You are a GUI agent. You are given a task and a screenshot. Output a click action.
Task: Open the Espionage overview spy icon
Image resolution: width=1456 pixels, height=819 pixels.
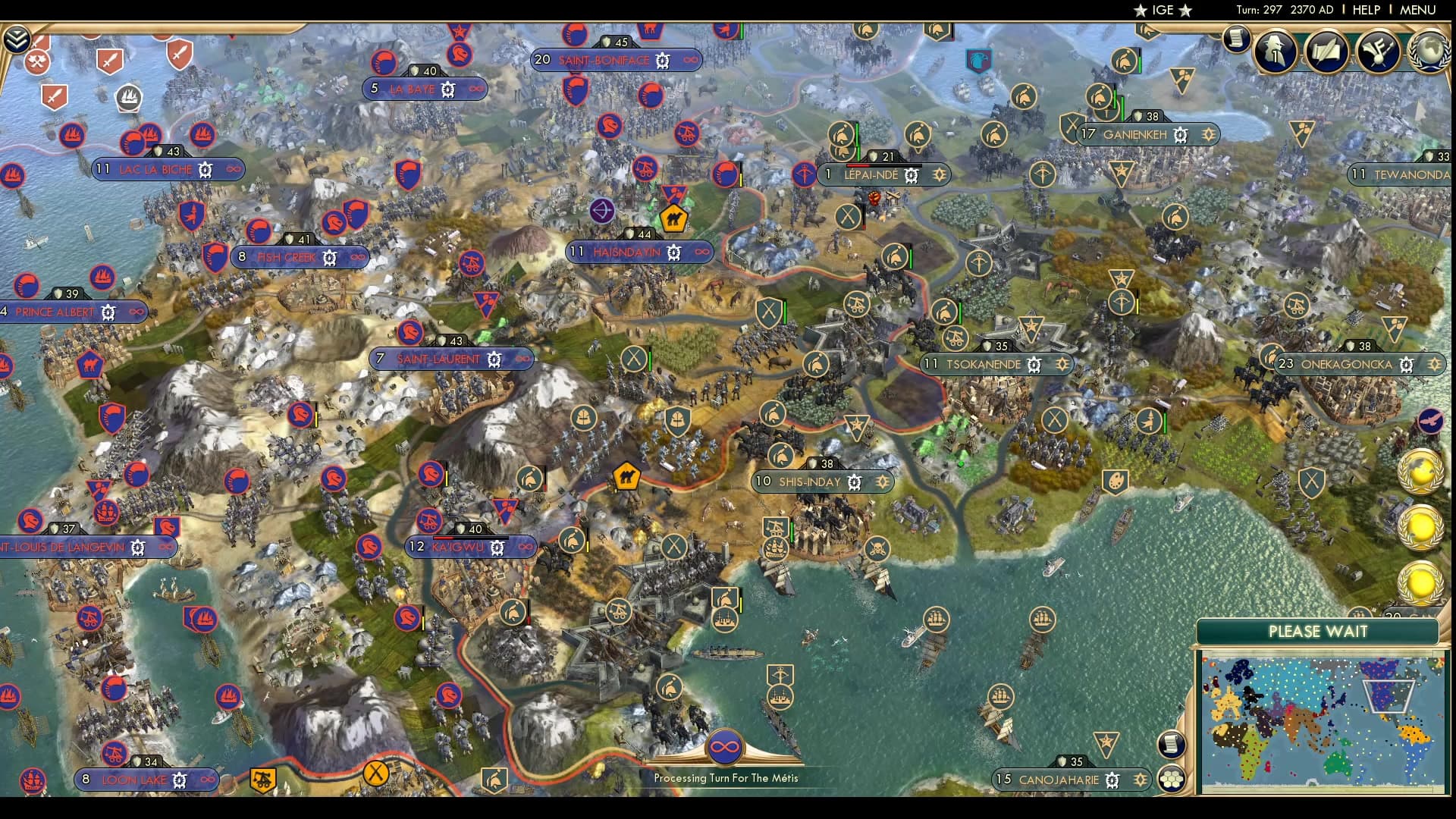pos(1276,52)
